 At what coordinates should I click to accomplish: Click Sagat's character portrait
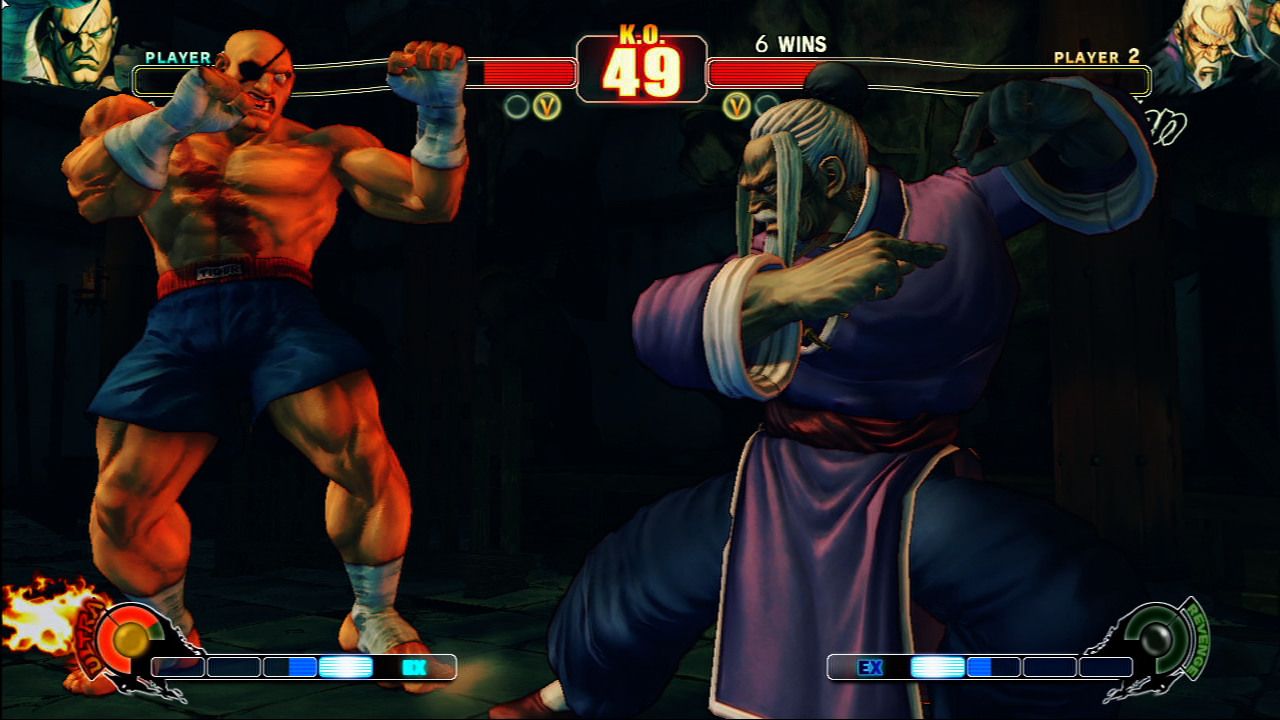pos(62,42)
